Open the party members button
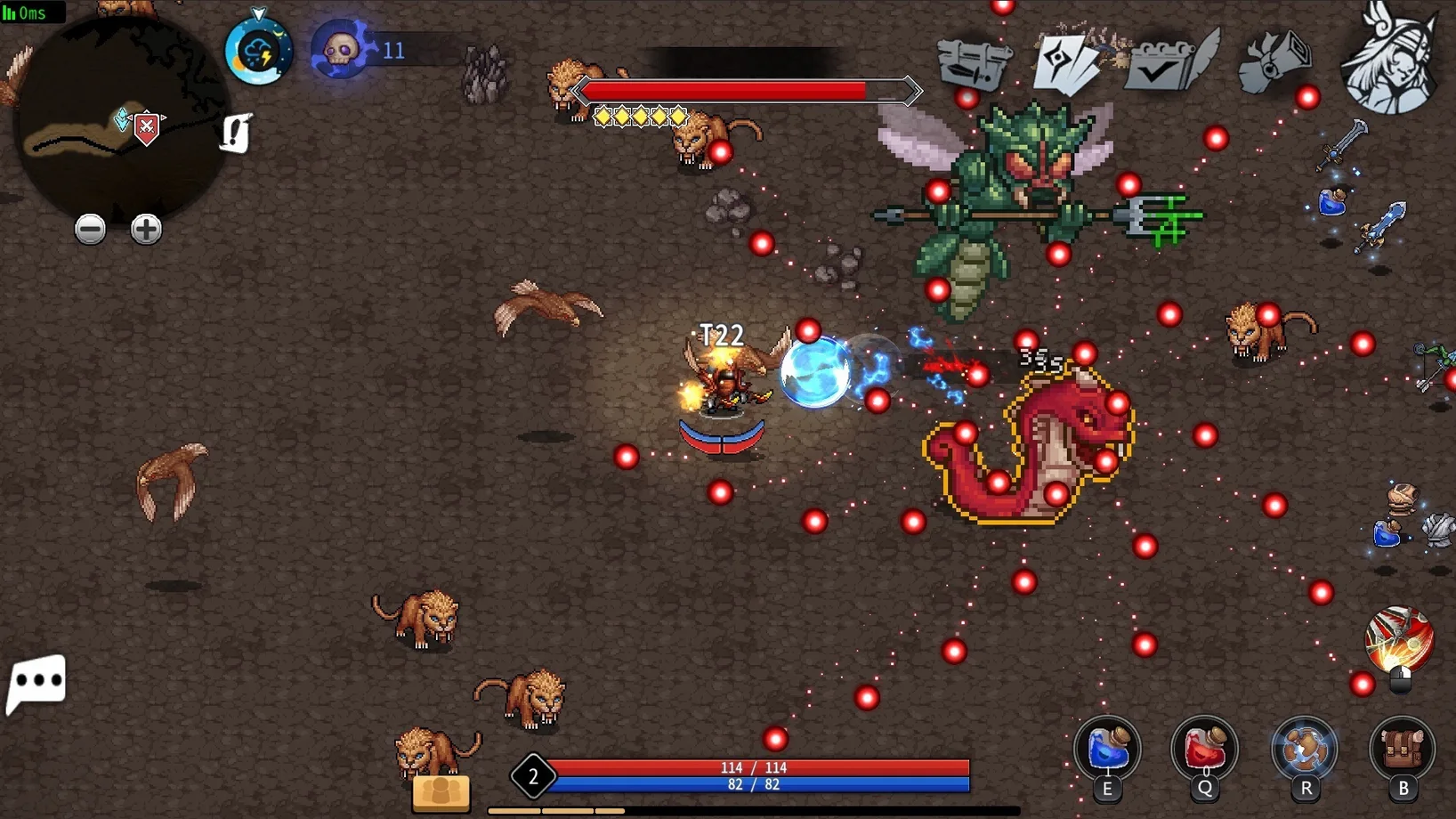The width and height of the screenshot is (1456, 819). click(x=441, y=791)
